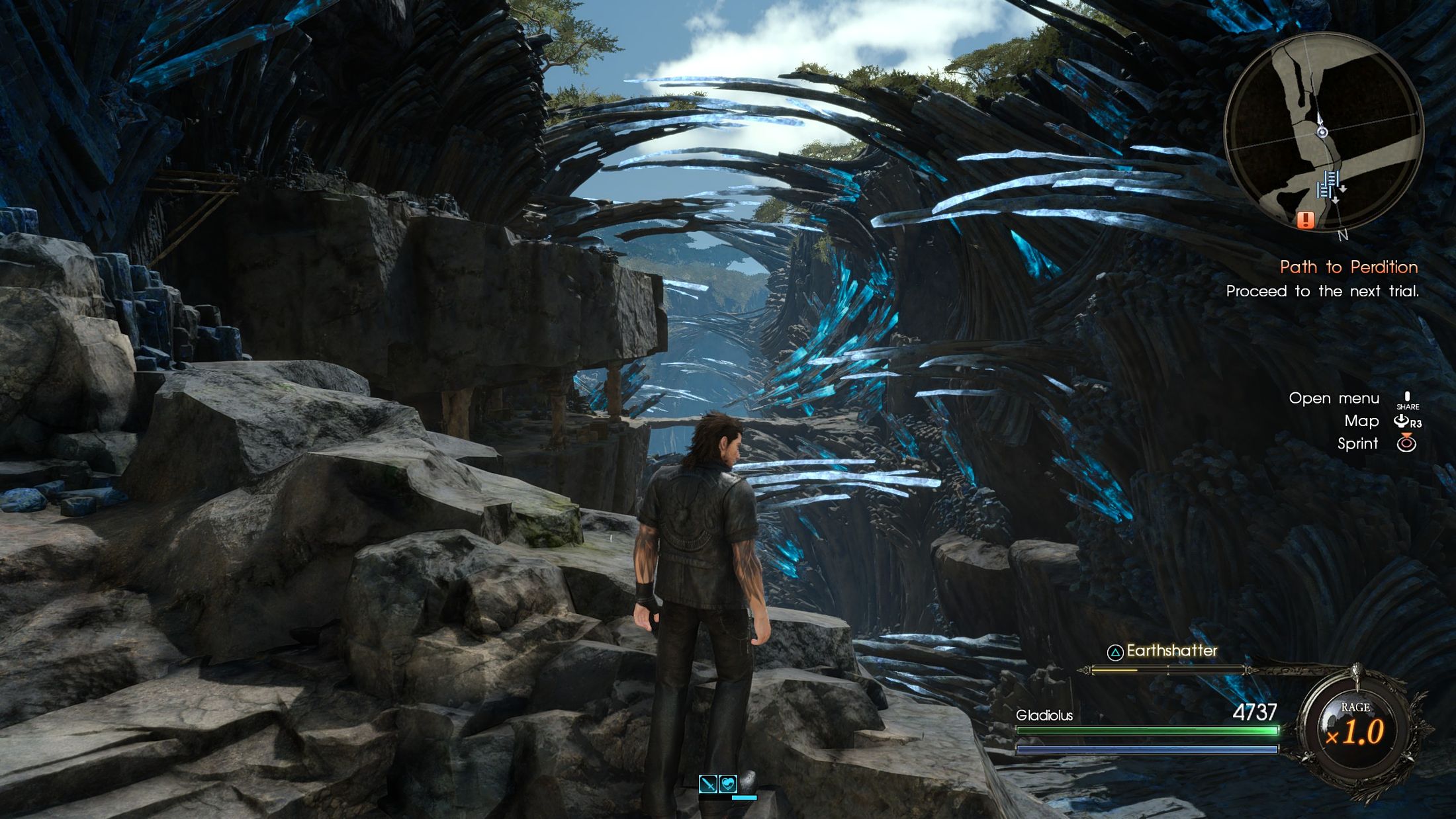Click the Gladiolus character name
The width and height of the screenshot is (1456, 819).
(1044, 715)
